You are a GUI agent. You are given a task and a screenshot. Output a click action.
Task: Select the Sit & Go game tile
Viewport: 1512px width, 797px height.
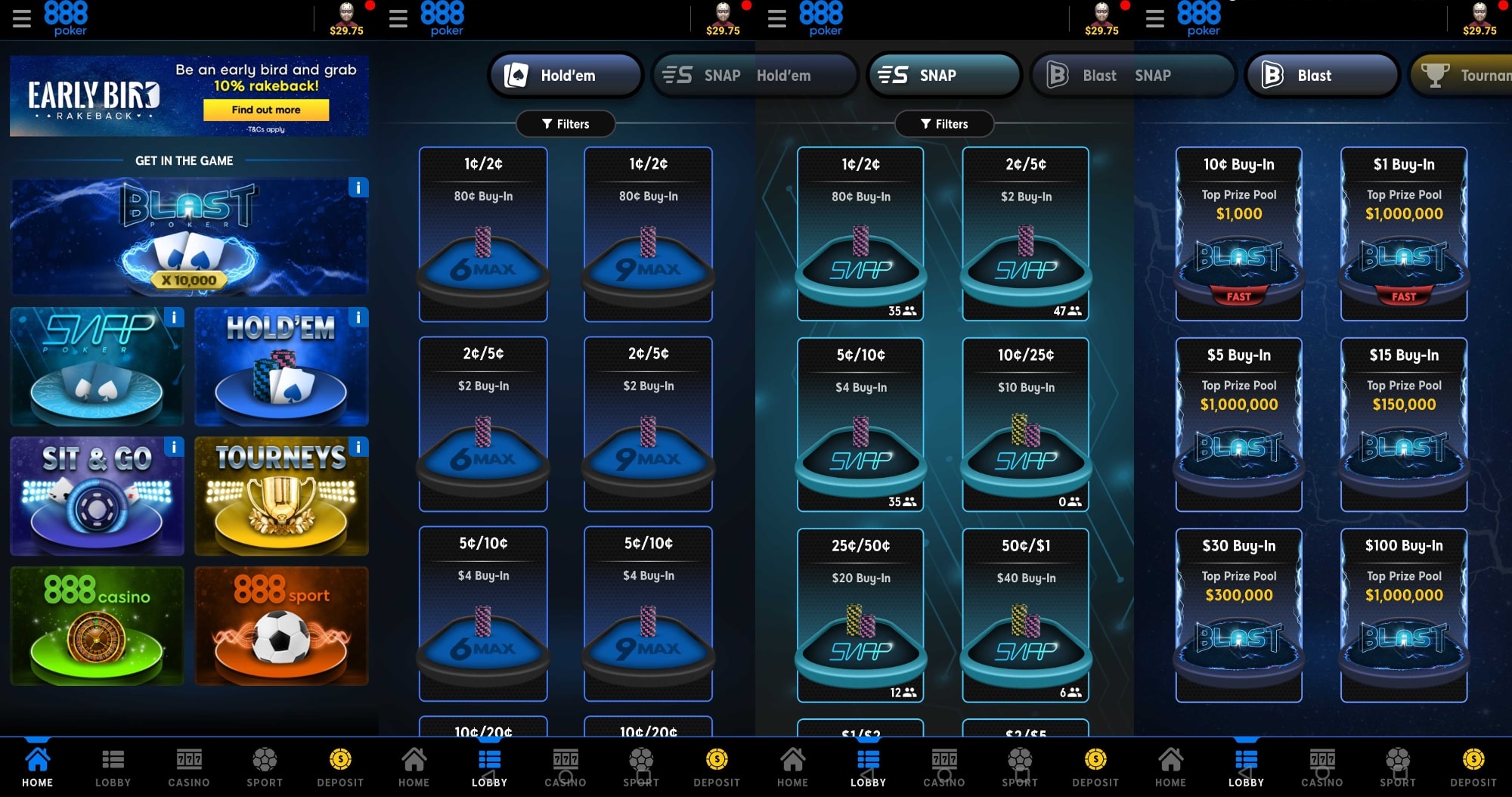coord(96,496)
